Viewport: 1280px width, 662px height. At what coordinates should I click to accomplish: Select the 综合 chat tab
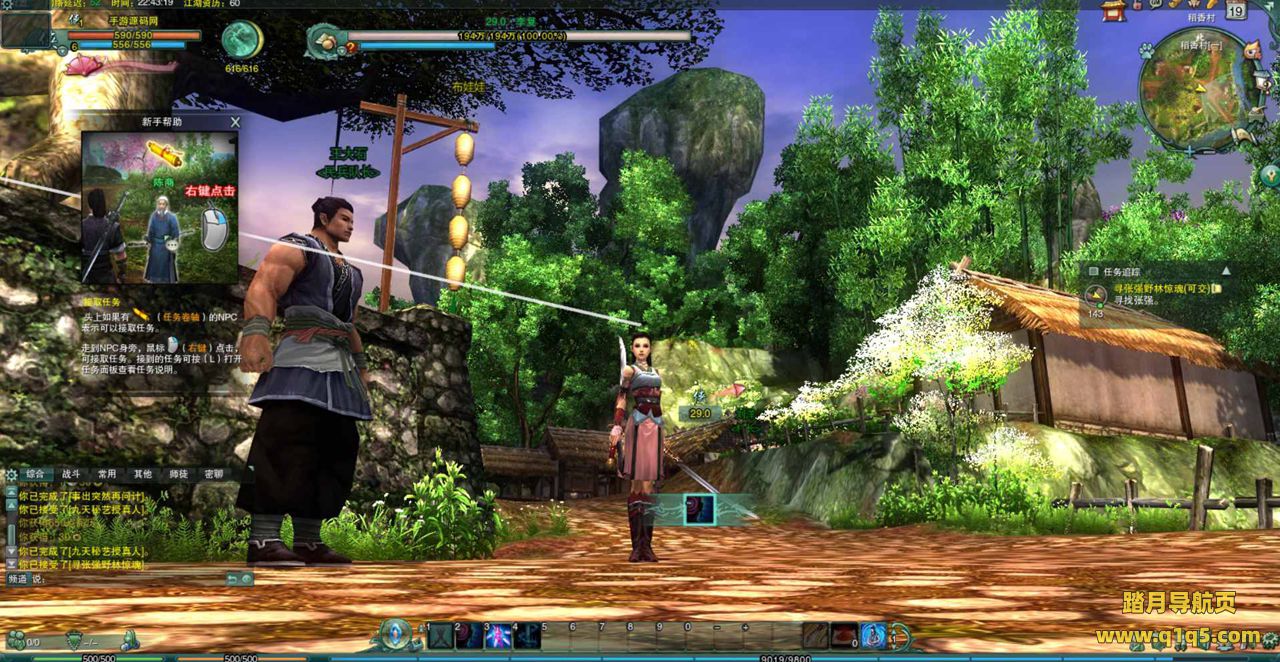click(x=36, y=474)
